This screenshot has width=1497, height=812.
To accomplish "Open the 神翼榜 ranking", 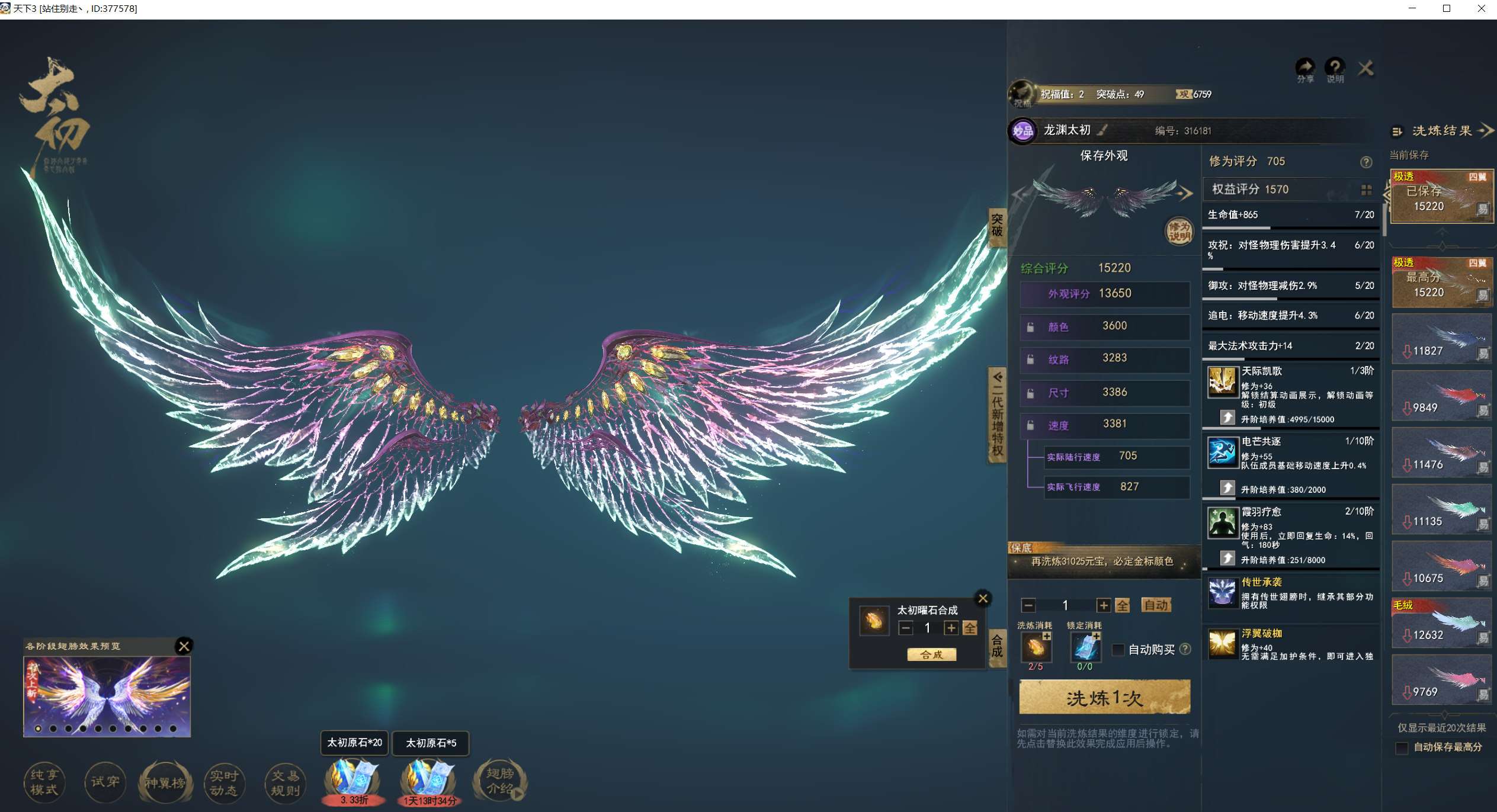I will [165, 782].
